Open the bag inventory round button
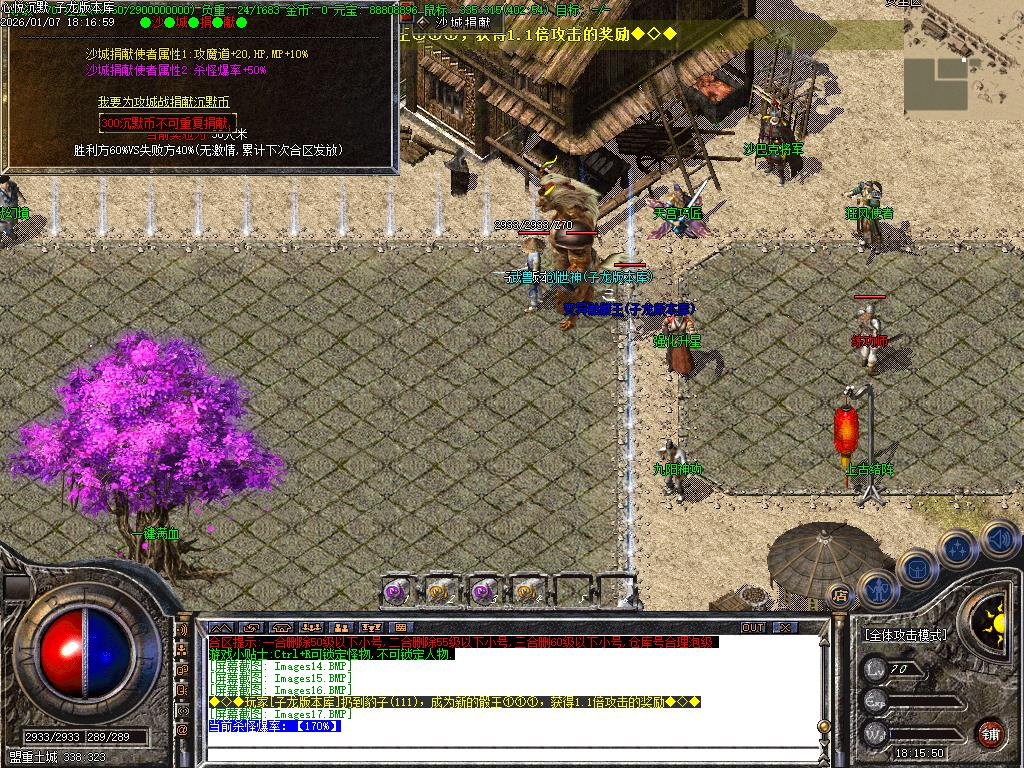This screenshot has height=768, width=1024. (917, 569)
